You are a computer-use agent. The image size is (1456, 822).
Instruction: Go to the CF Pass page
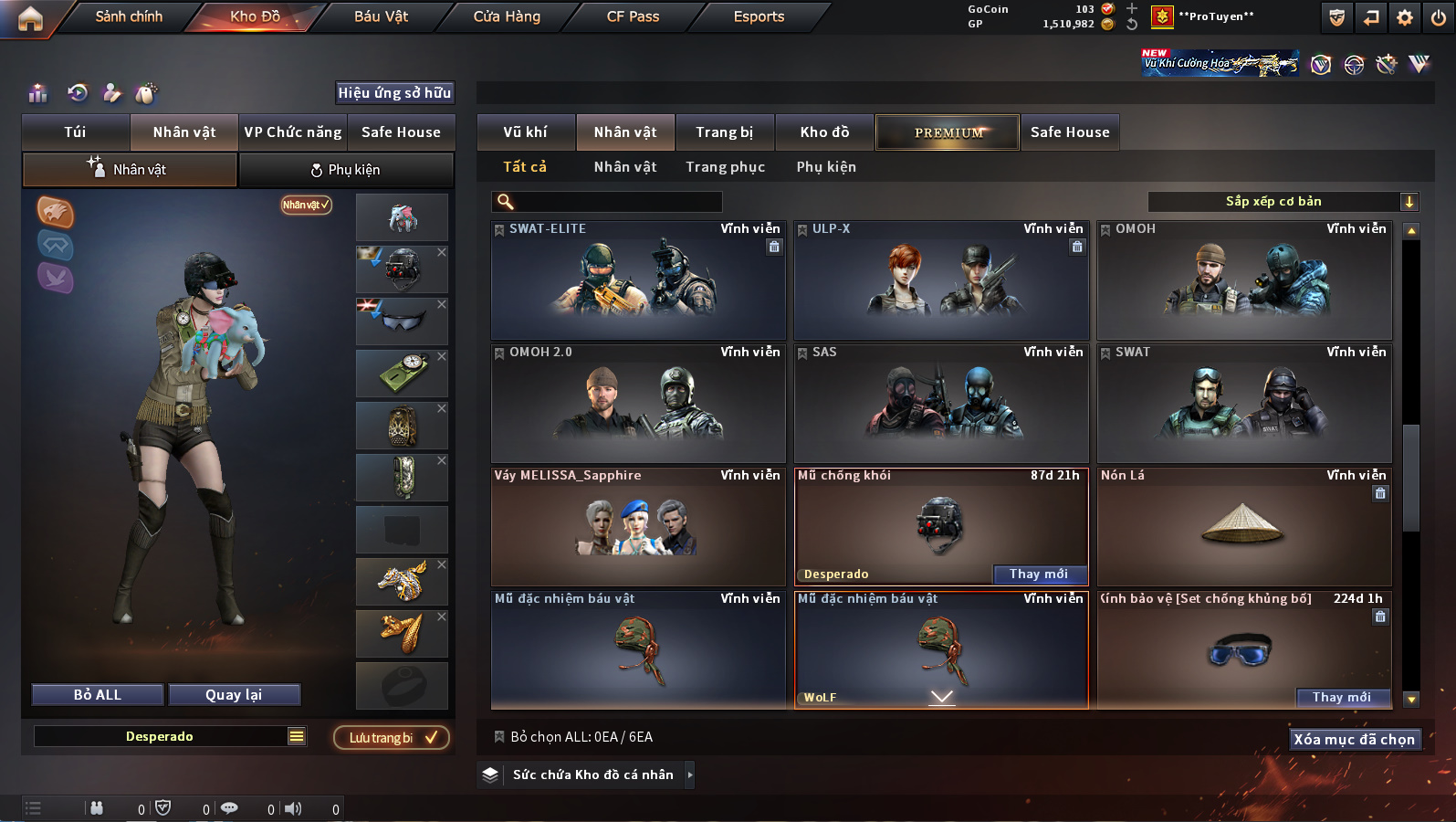[633, 16]
